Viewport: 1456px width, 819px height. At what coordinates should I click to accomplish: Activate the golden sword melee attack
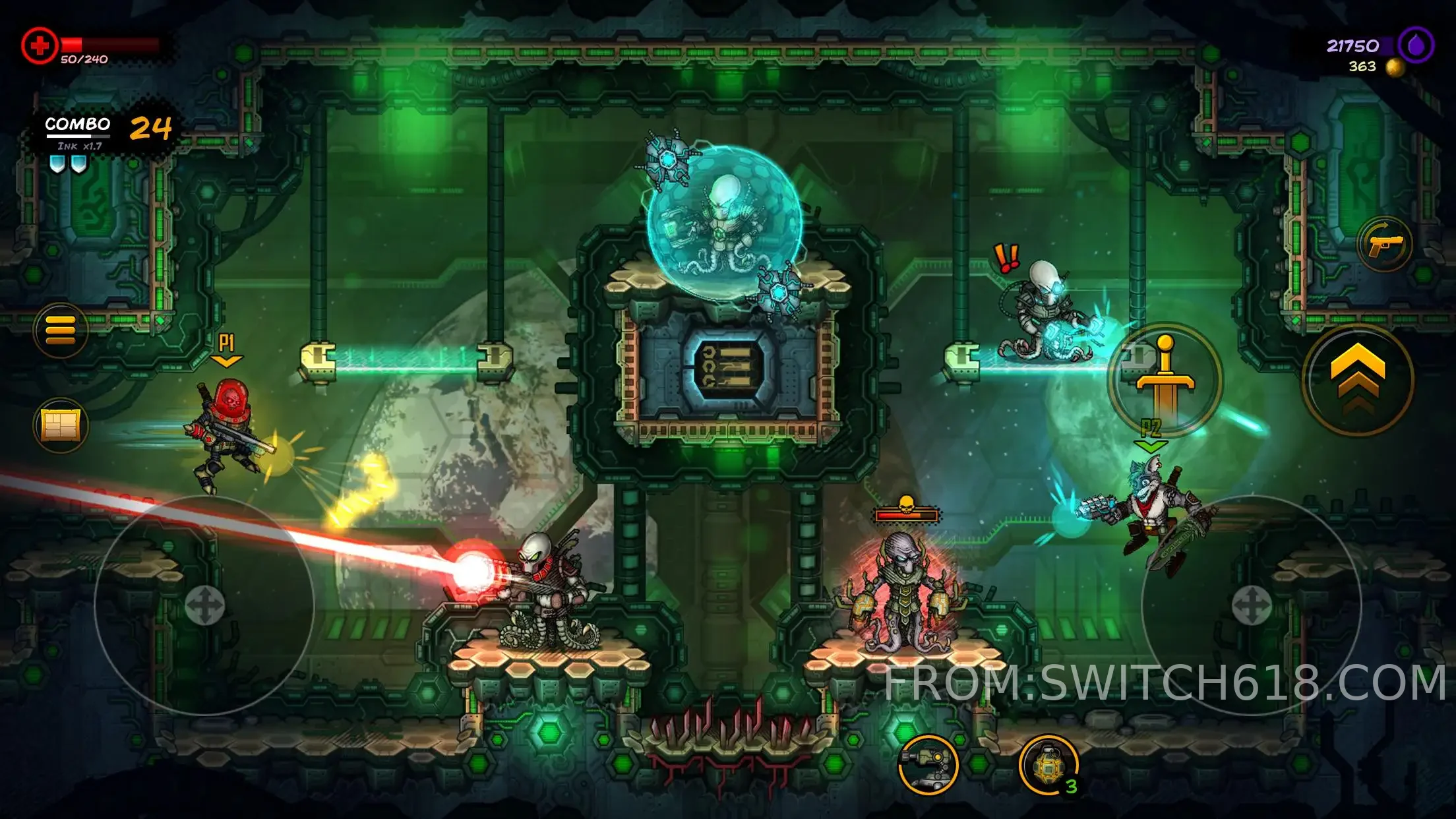[1165, 379]
